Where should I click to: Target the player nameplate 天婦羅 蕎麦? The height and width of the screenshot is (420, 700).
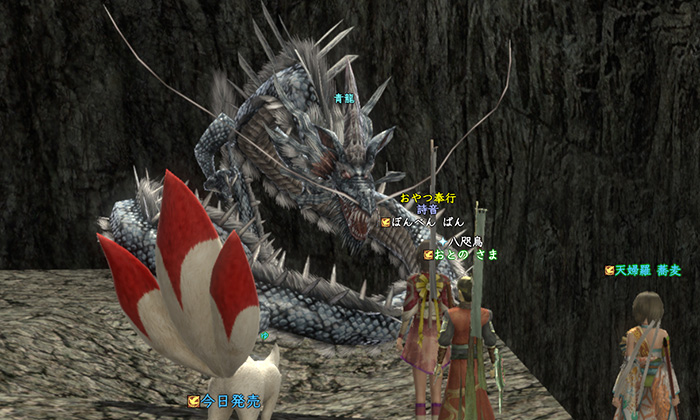click(643, 270)
